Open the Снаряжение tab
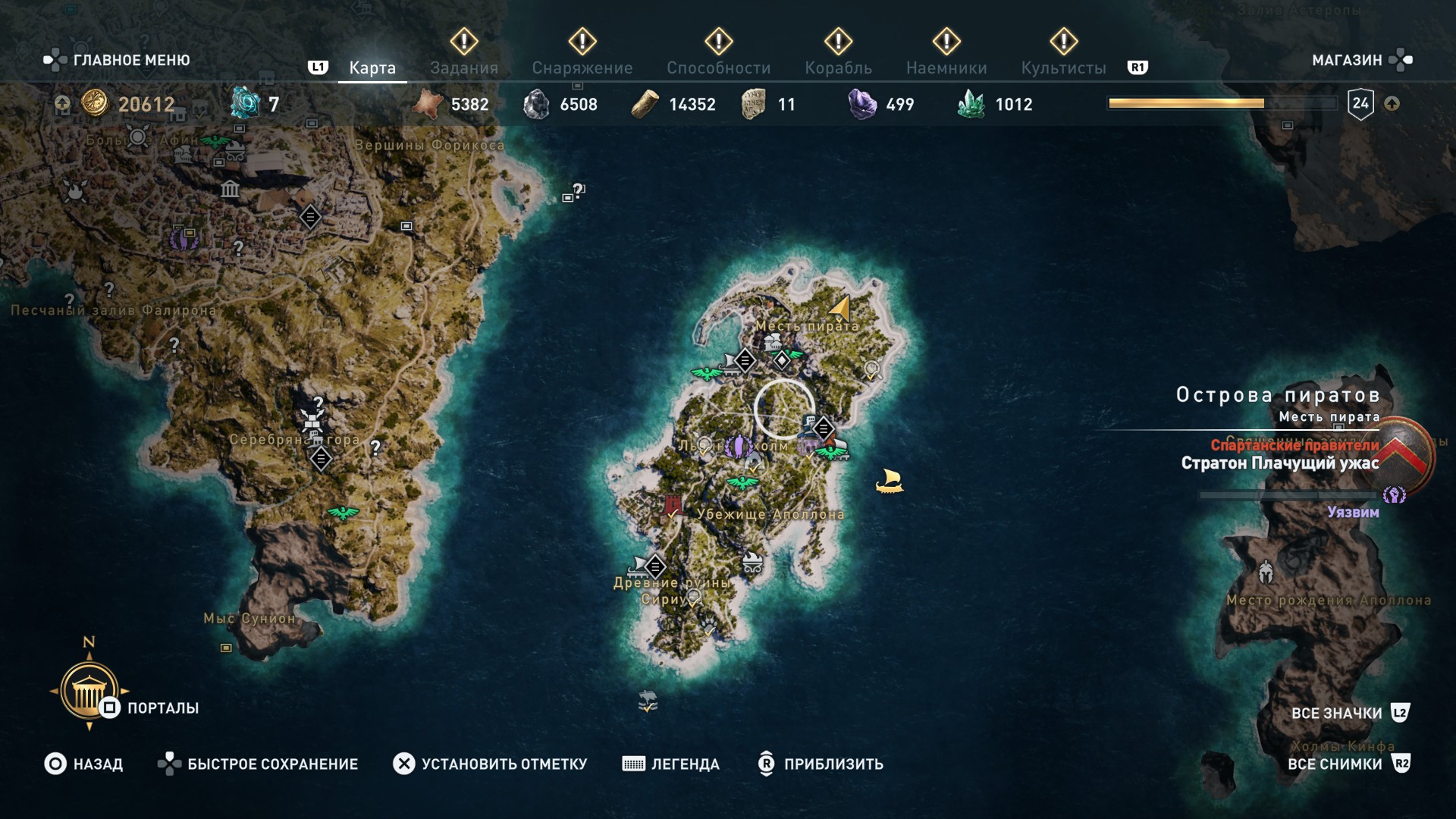 click(x=582, y=67)
